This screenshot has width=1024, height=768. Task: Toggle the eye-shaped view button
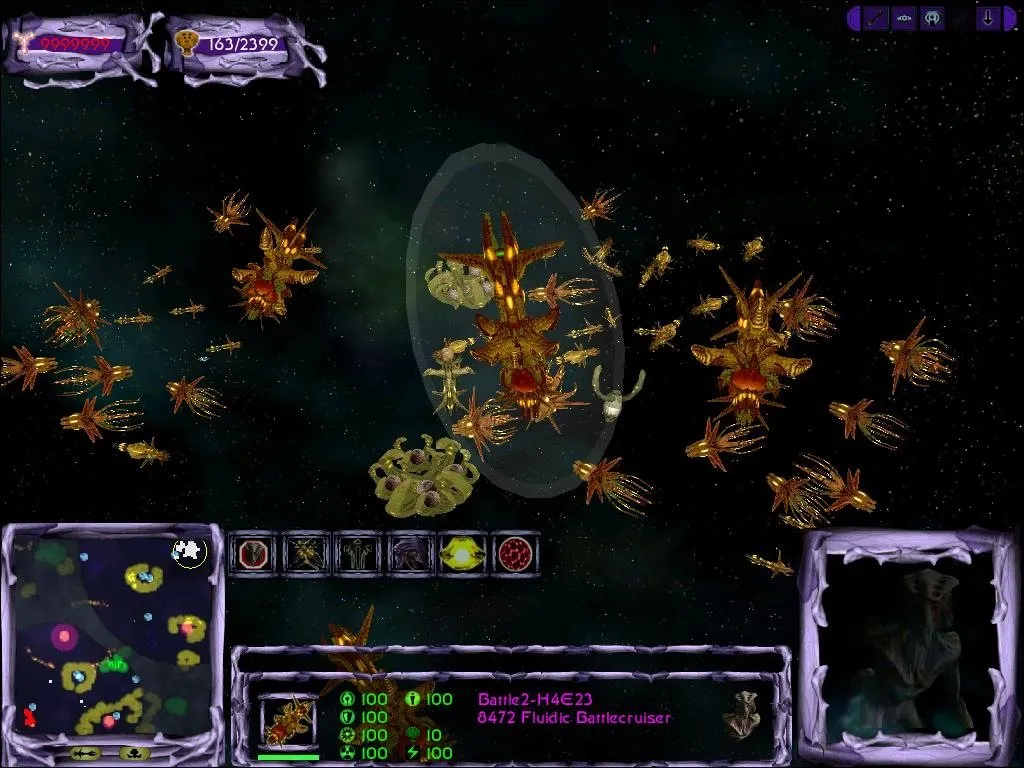click(x=904, y=18)
